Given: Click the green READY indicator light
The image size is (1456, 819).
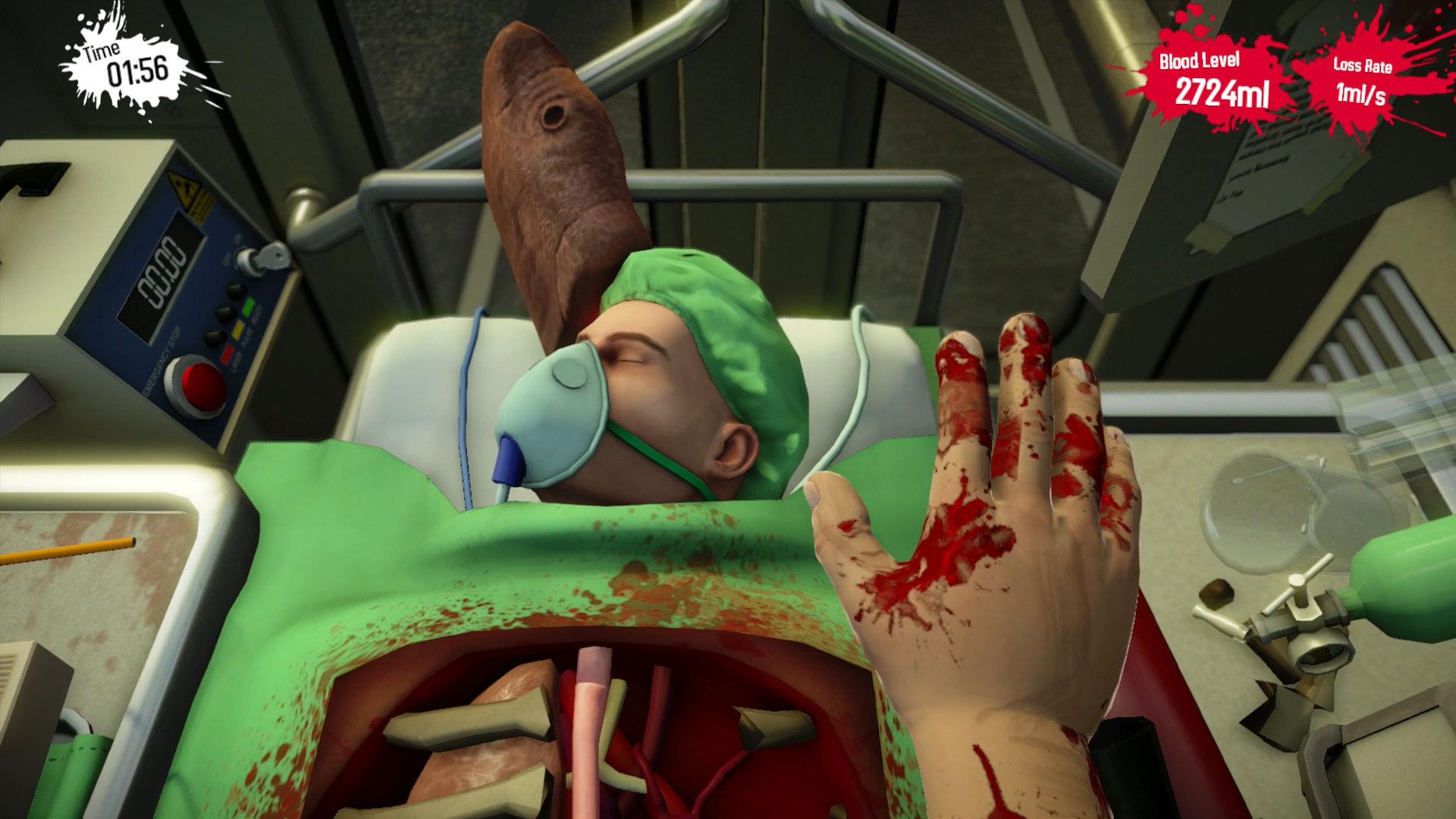Looking at the screenshot, I should (x=248, y=306).
